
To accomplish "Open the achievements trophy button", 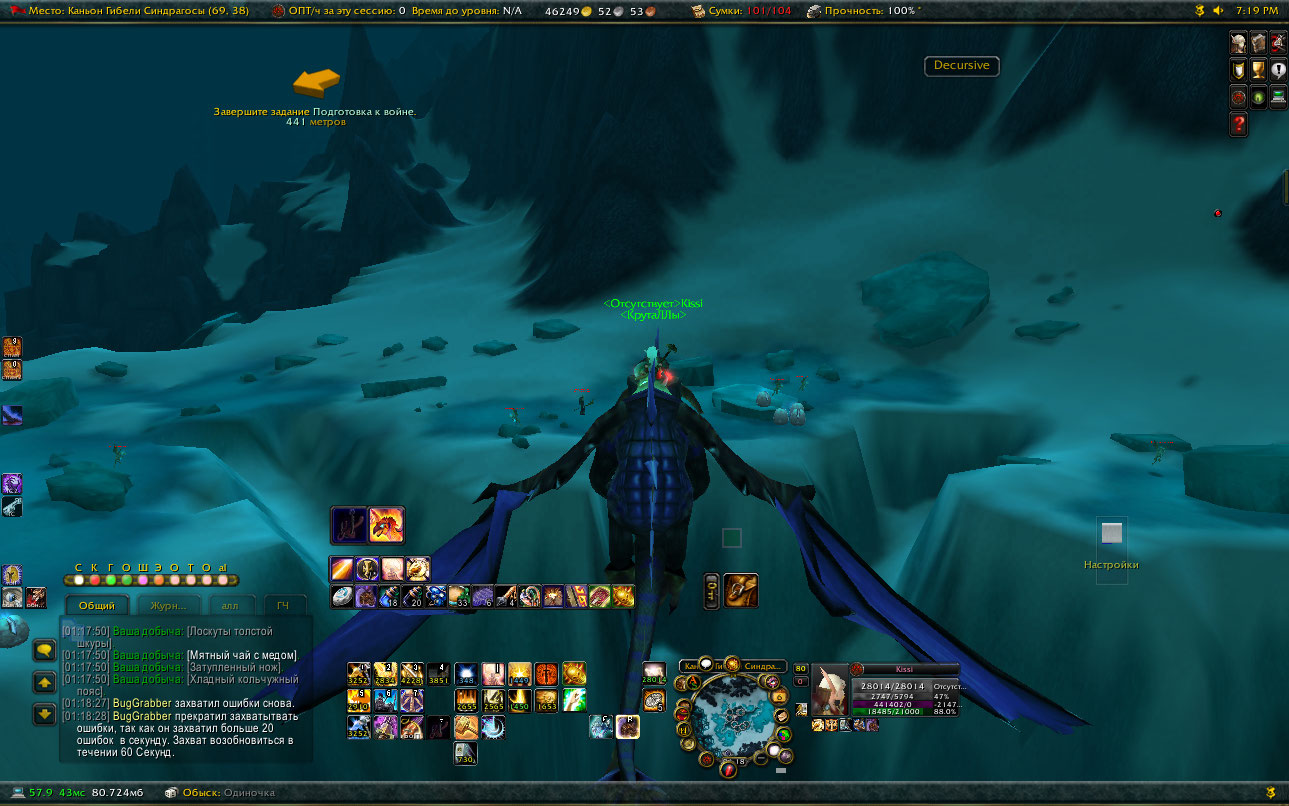I will [x=1258, y=70].
